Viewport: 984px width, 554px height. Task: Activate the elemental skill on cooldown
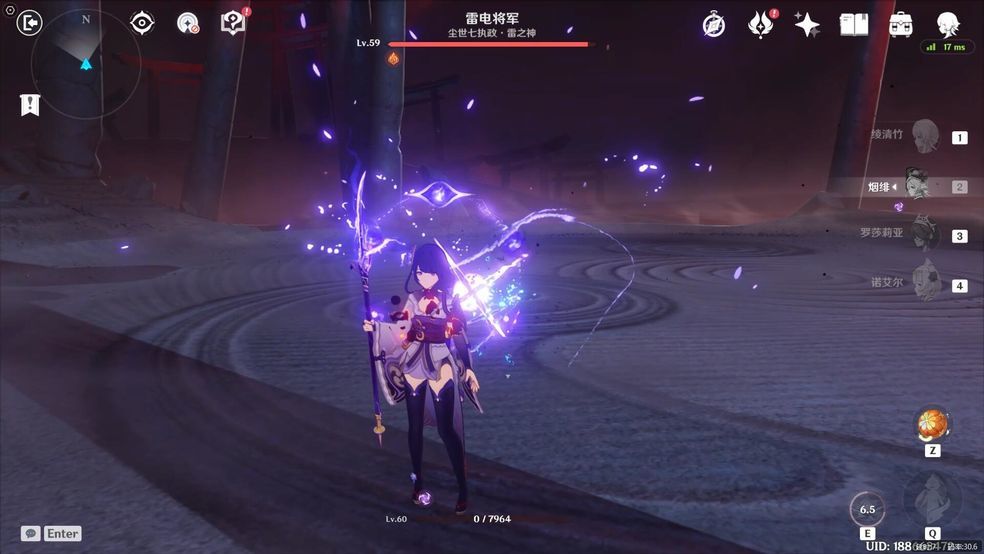point(866,509)
